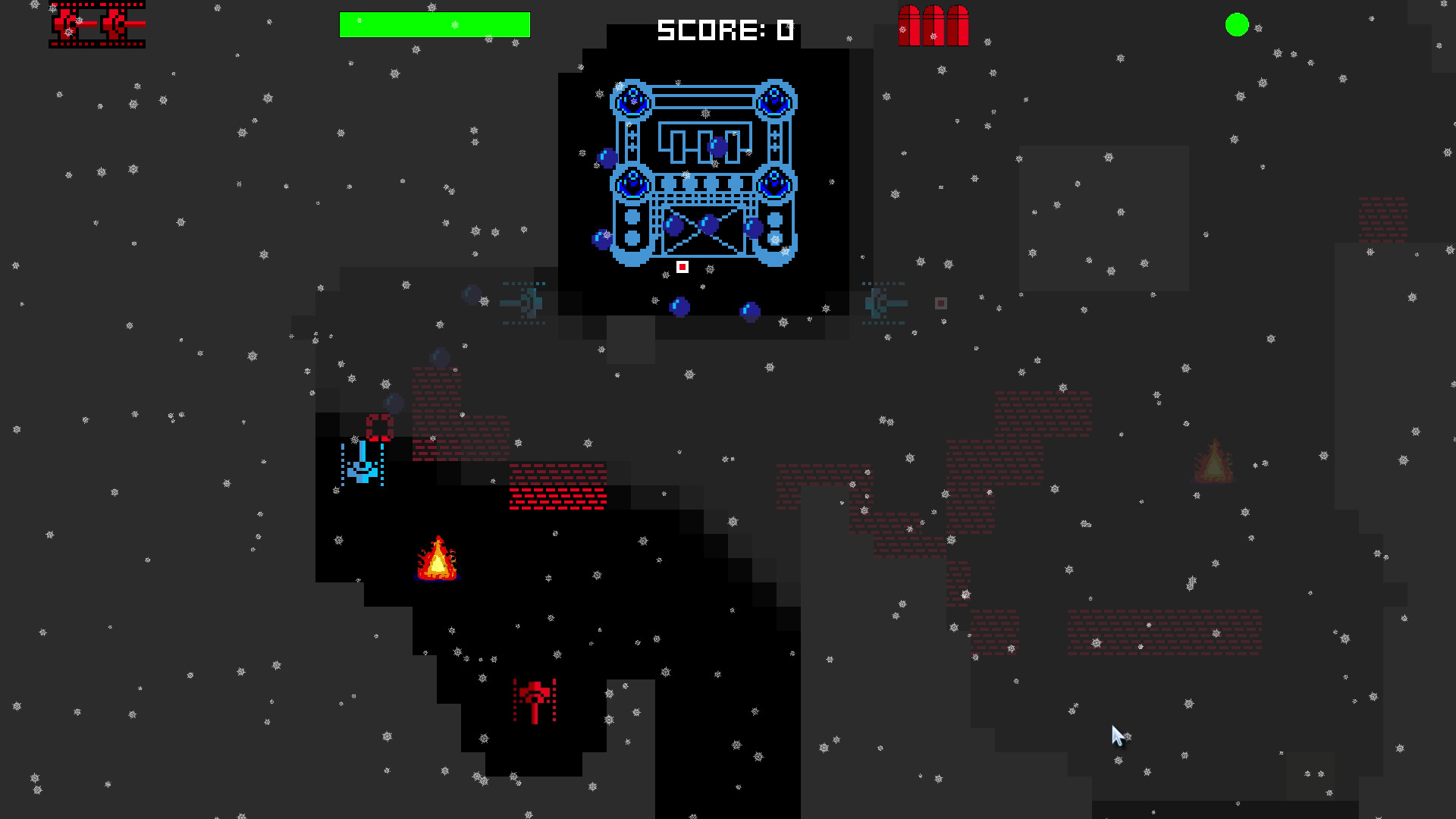Click the rightmost red bomb icon

point(957,27)
